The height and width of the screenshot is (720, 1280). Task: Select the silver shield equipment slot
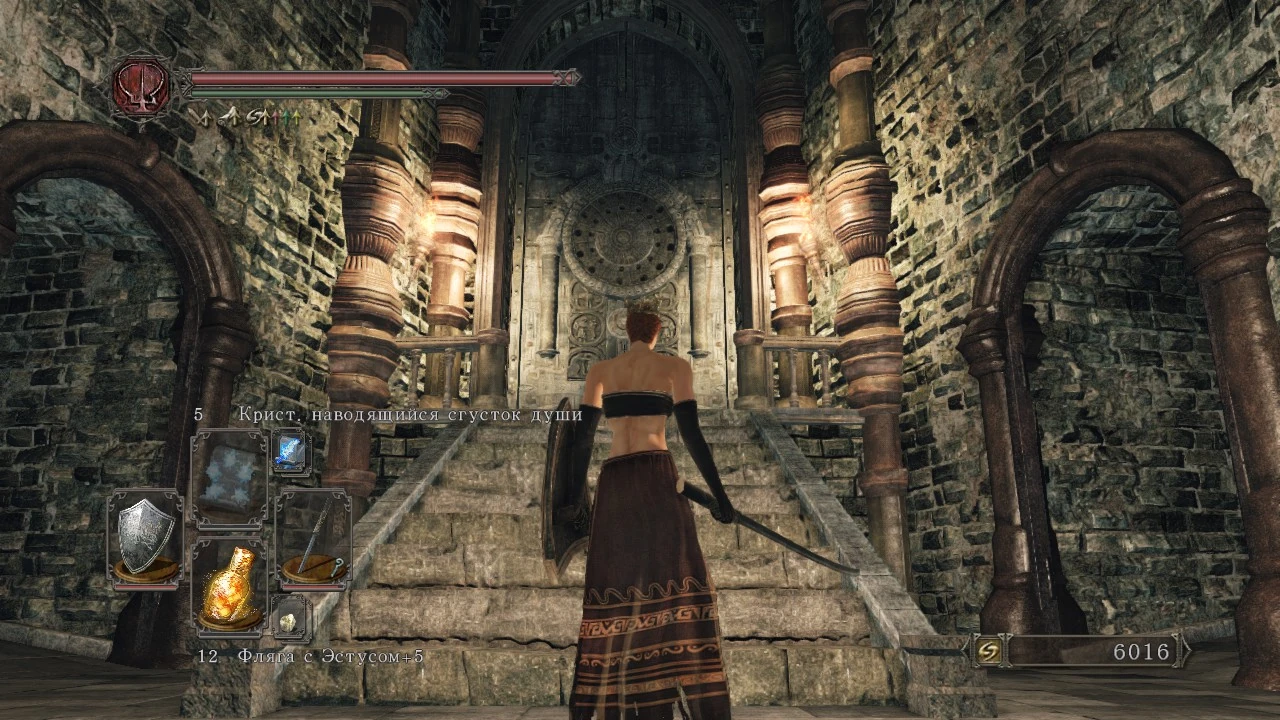click(x=145, y=537)
